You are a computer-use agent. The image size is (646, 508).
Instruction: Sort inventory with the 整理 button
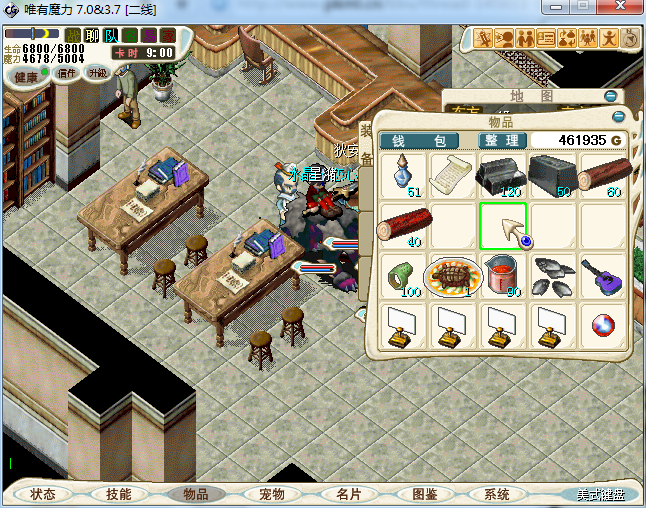tap(500, 141)
